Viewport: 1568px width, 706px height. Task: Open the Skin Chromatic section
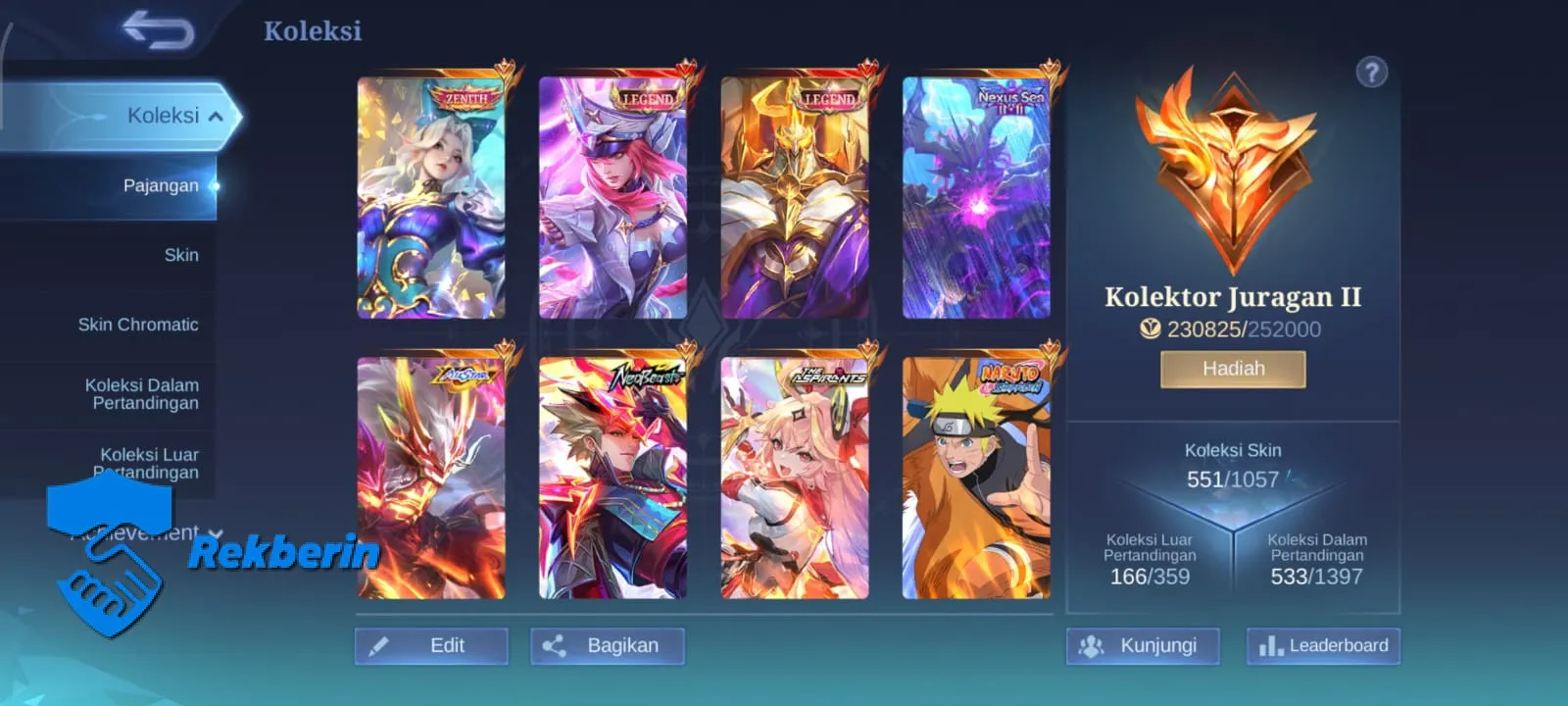138,324
